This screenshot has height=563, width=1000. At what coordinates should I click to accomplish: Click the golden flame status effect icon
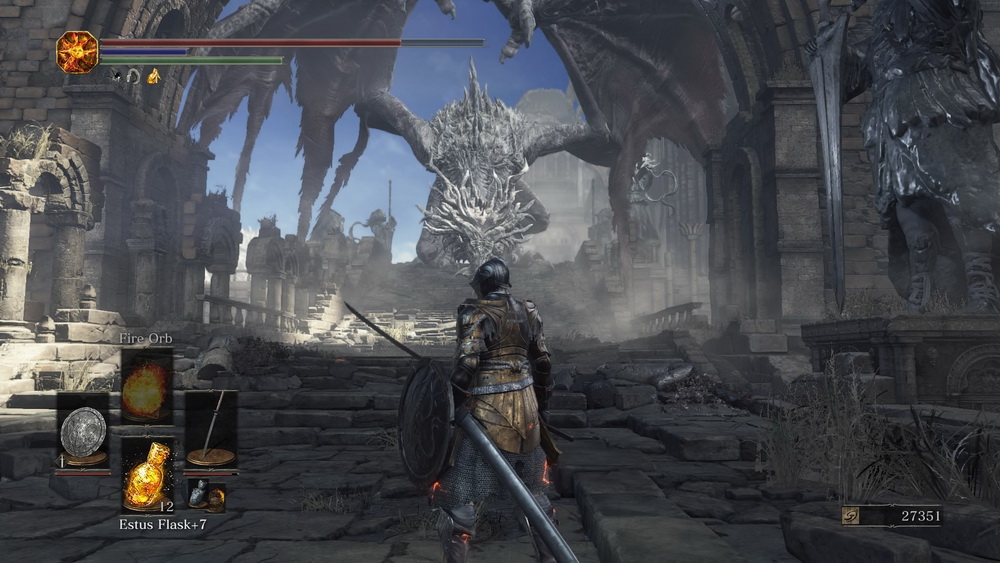(x=153, y=76)
